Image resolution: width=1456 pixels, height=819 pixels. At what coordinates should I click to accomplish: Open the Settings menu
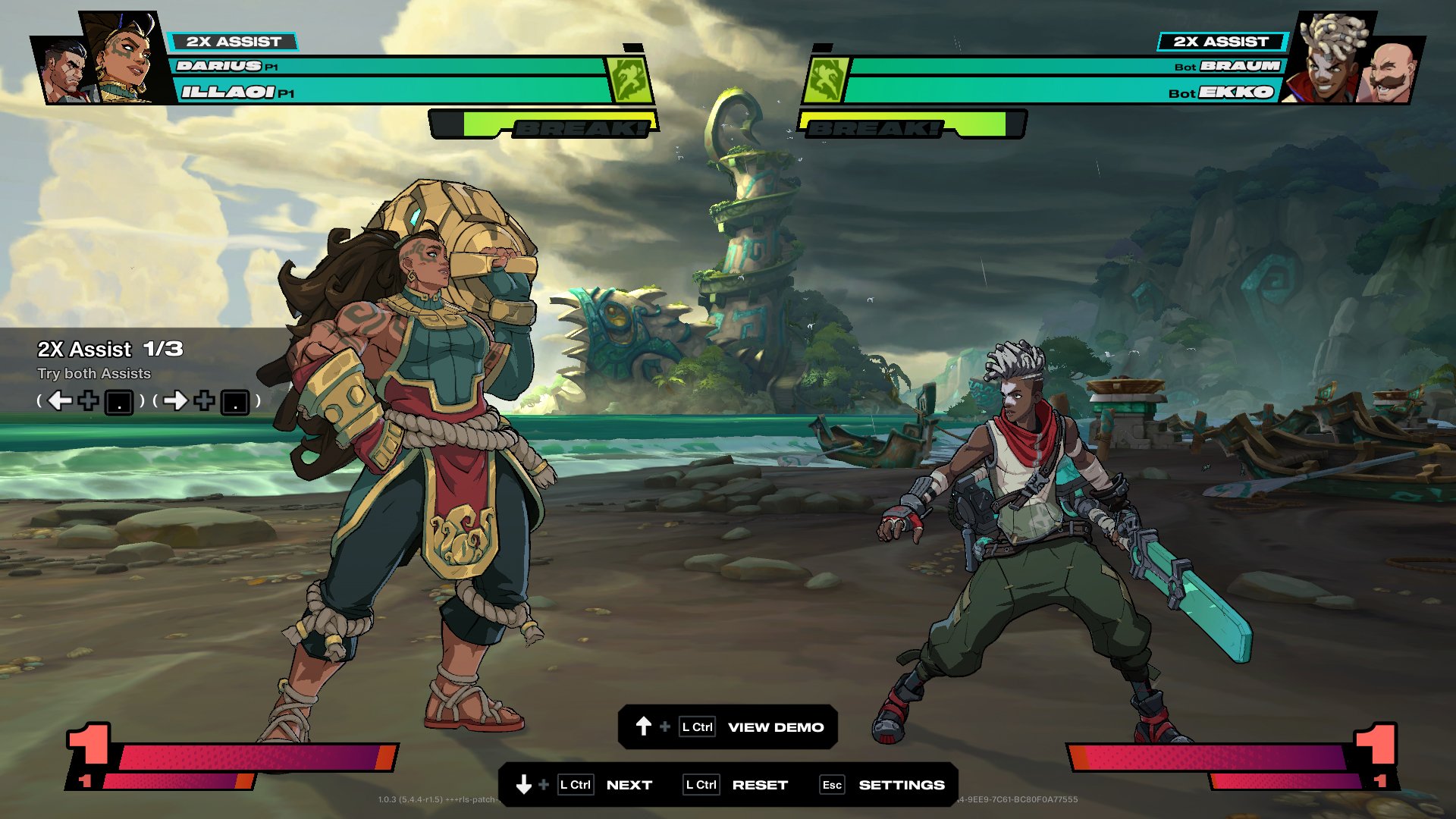coord(901,785)
